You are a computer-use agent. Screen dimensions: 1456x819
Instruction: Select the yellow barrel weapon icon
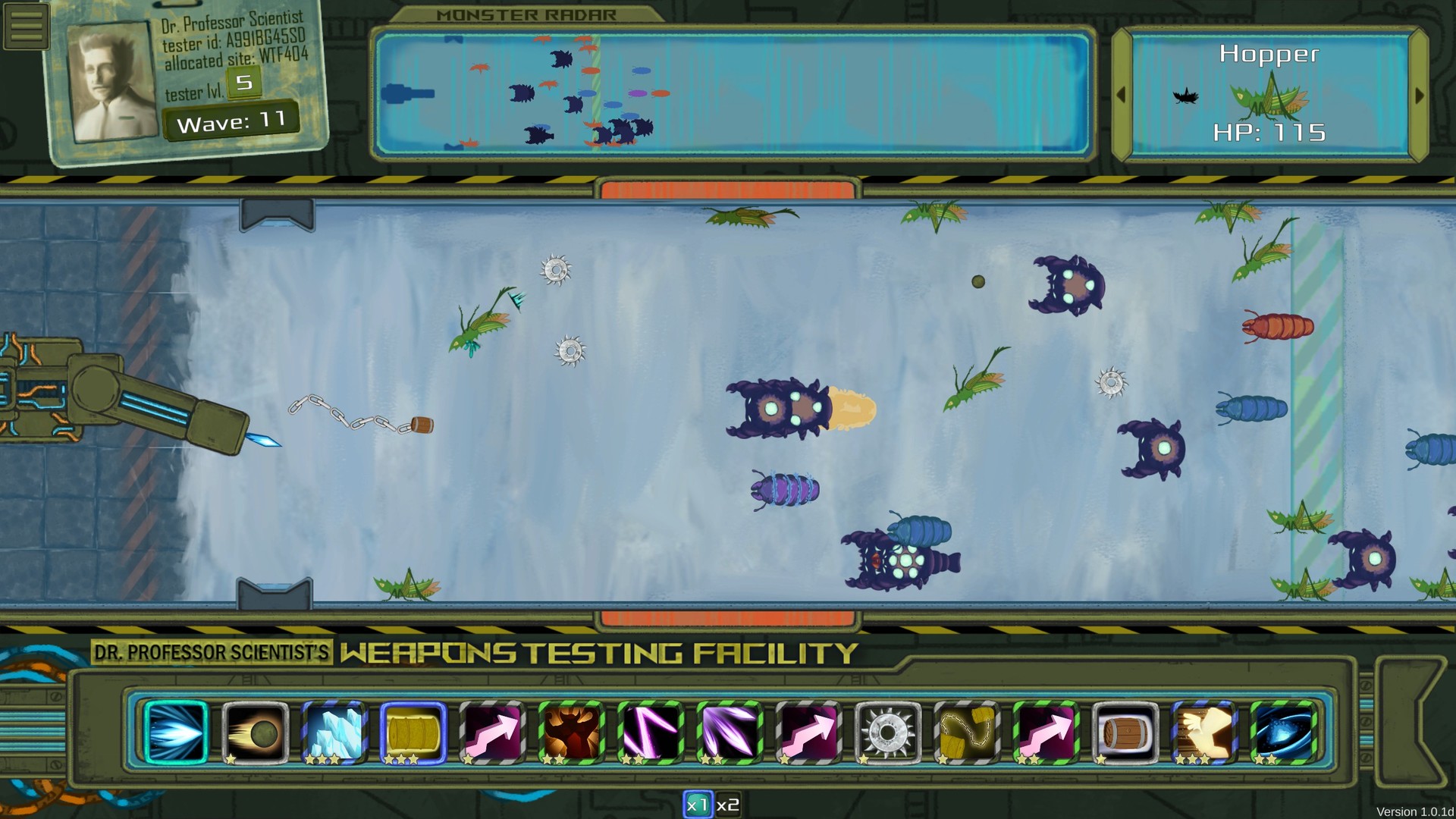[412, 730]
